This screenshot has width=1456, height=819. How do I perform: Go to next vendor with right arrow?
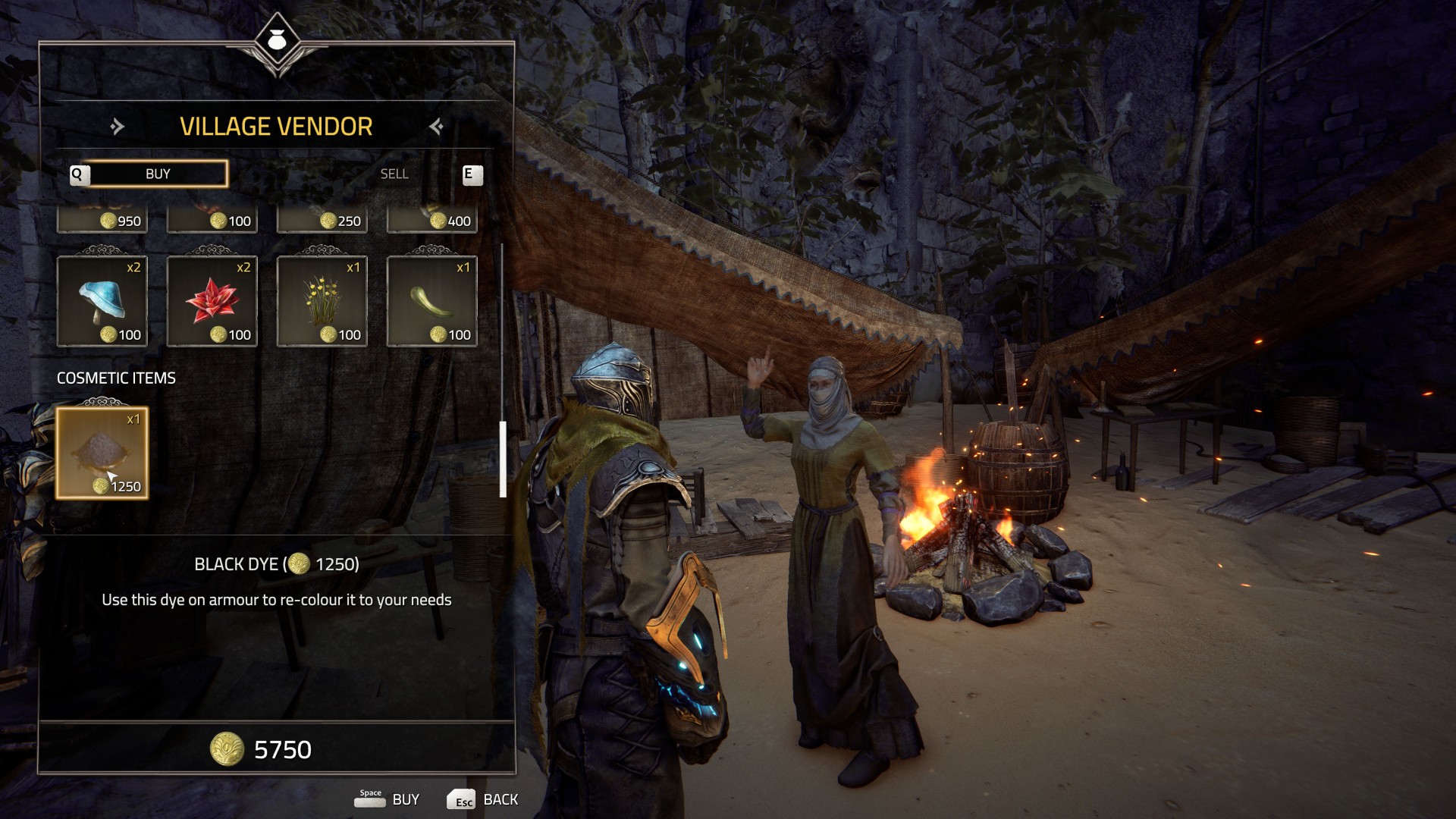click(x=436, y=127)
